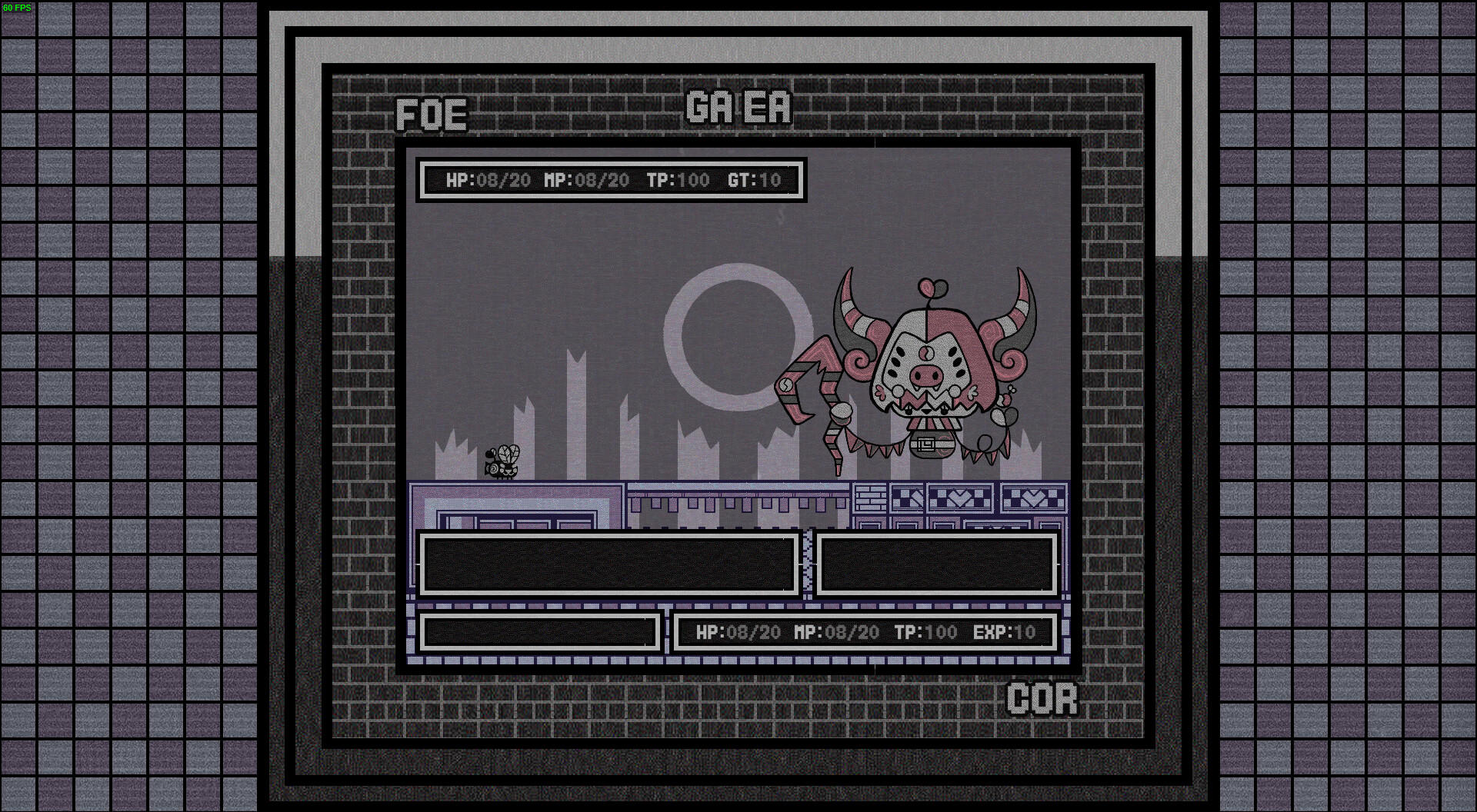Select the fly companion sprite
The width and height of the screenshot is (1477, 812).
[x=502, y=460]
